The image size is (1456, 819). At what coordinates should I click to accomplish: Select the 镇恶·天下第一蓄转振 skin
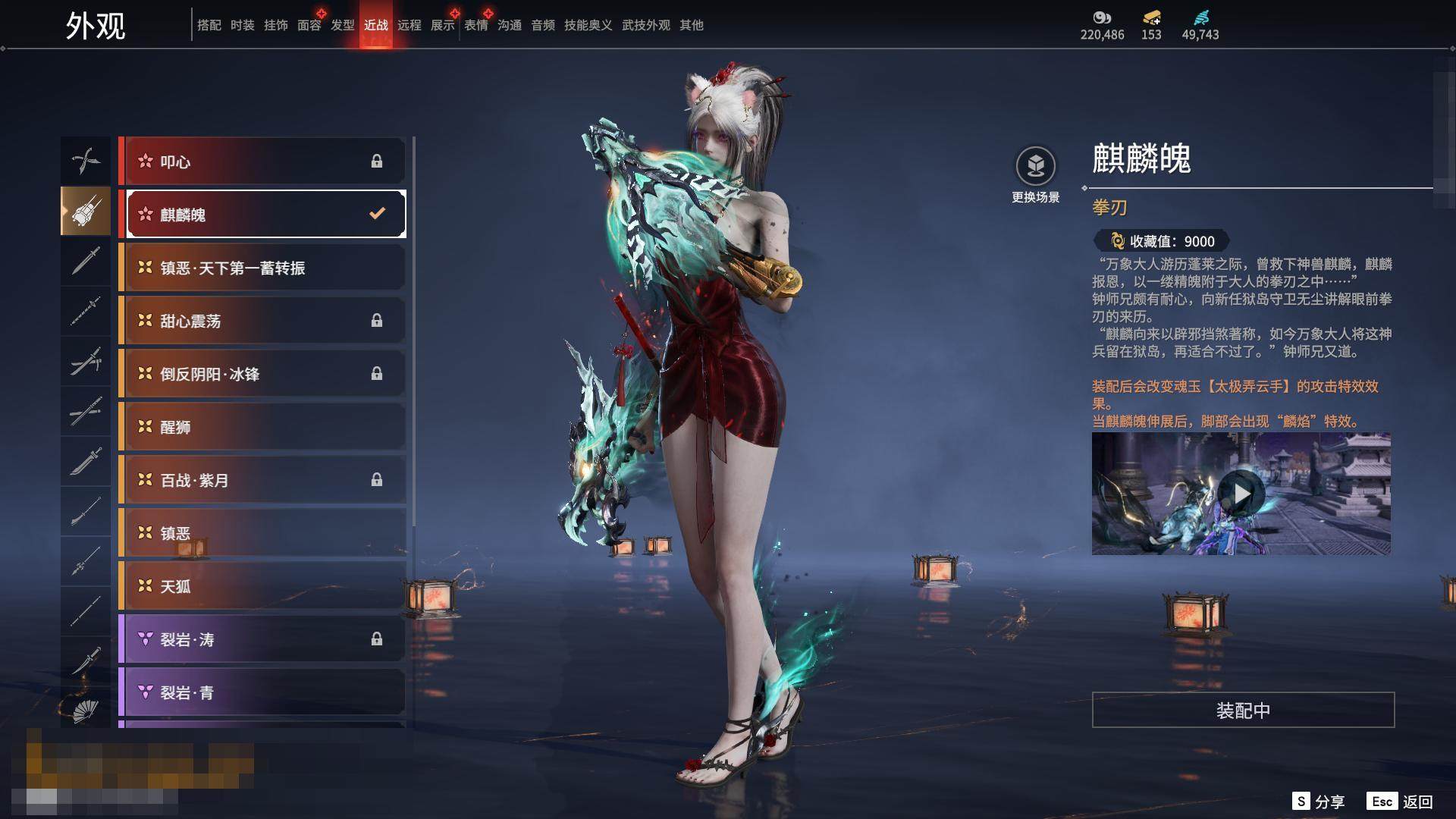[262, 268]
